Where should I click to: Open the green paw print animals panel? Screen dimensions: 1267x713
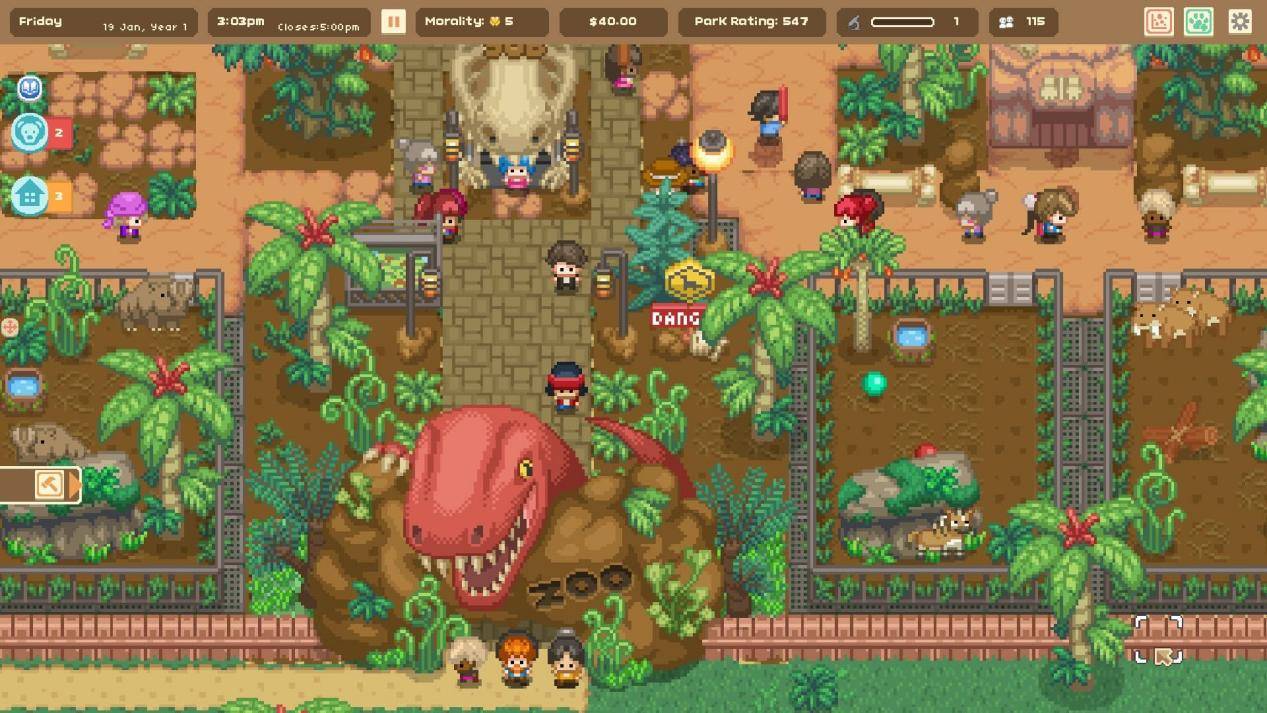[1199, 21]
